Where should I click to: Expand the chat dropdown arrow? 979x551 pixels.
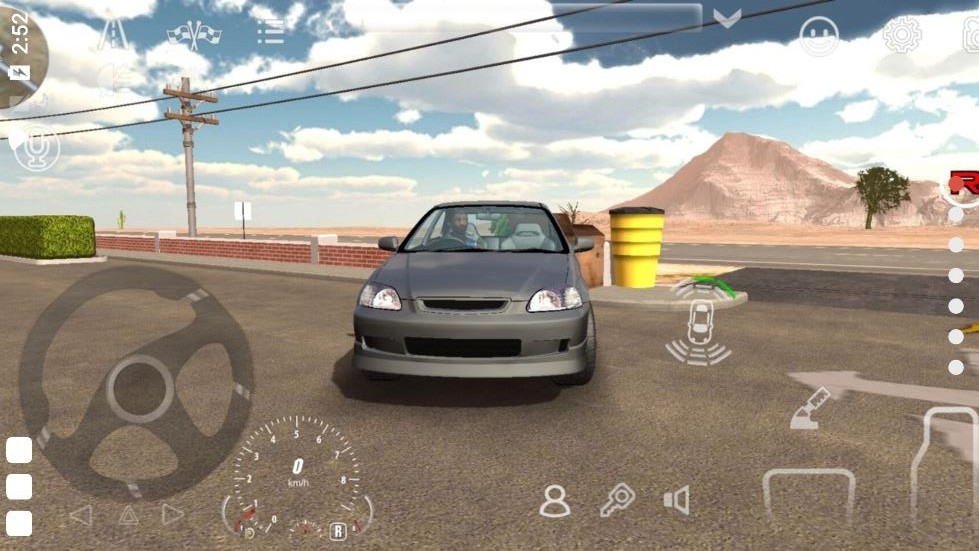point(727,18)
